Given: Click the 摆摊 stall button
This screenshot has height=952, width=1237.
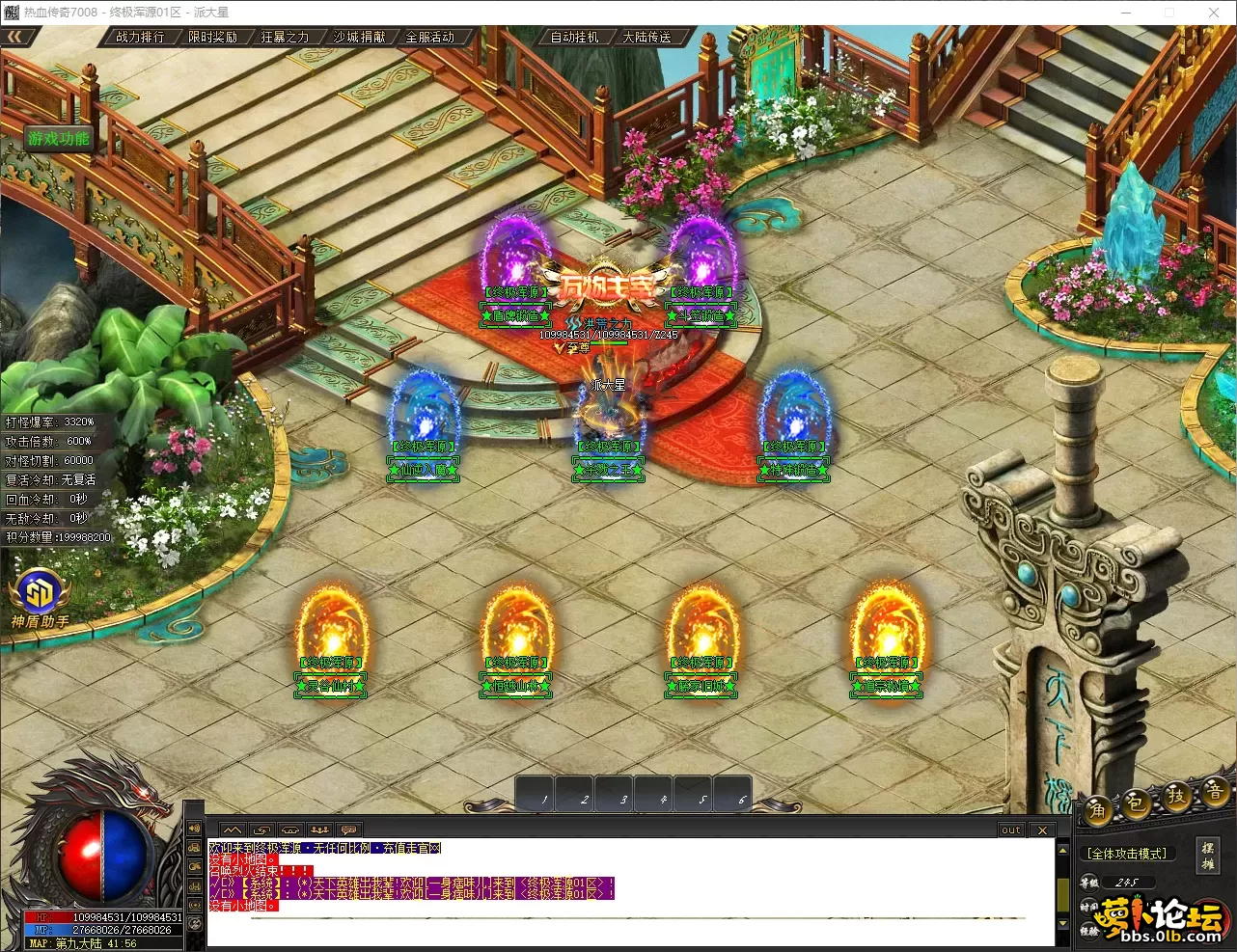Looking at the screenshot, I should pyautogui.click(x=1207, y=856).
